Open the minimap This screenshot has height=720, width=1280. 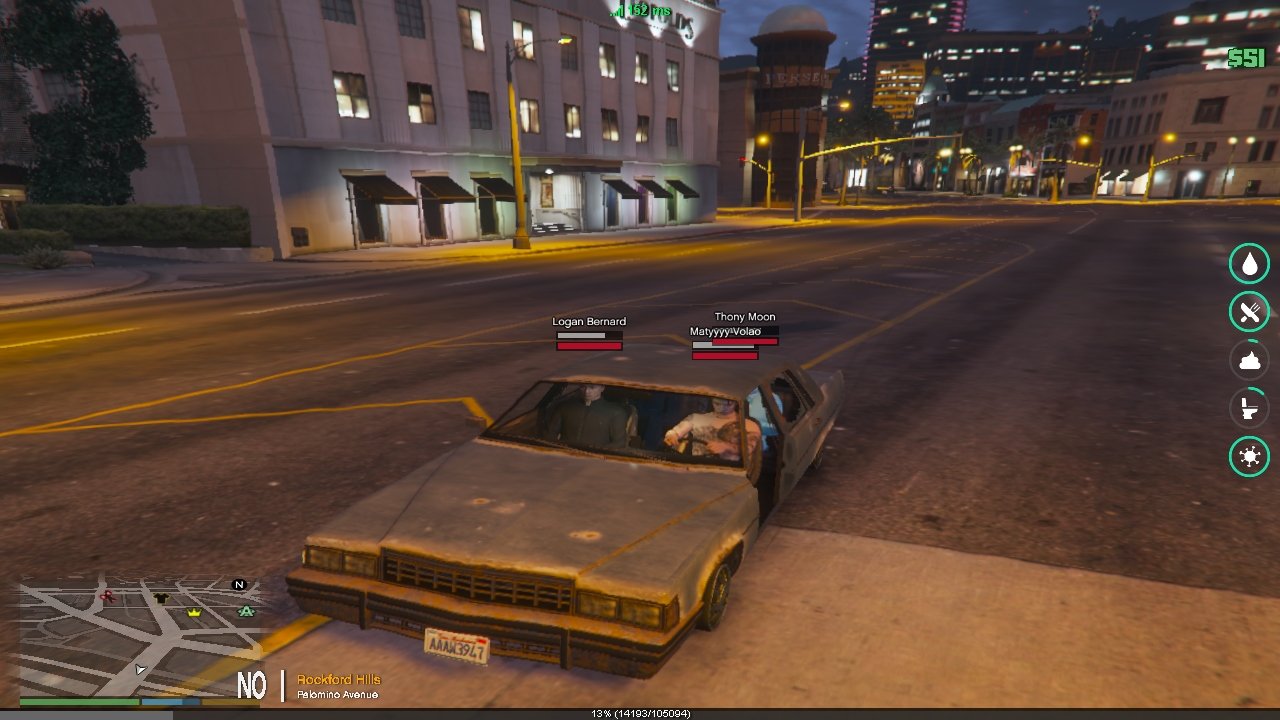(x=138, y=637)
